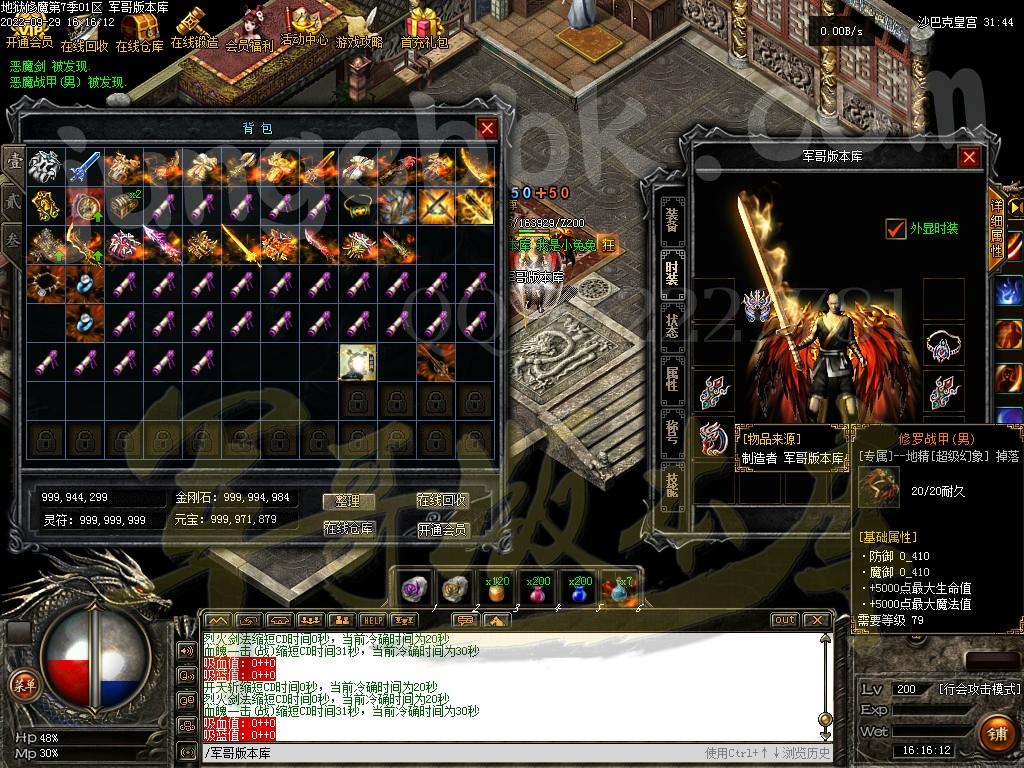The width and height of the screenshot is (1024, 768).
Task: Close the 背包 inventory window
Action: [x=487, y=128]
